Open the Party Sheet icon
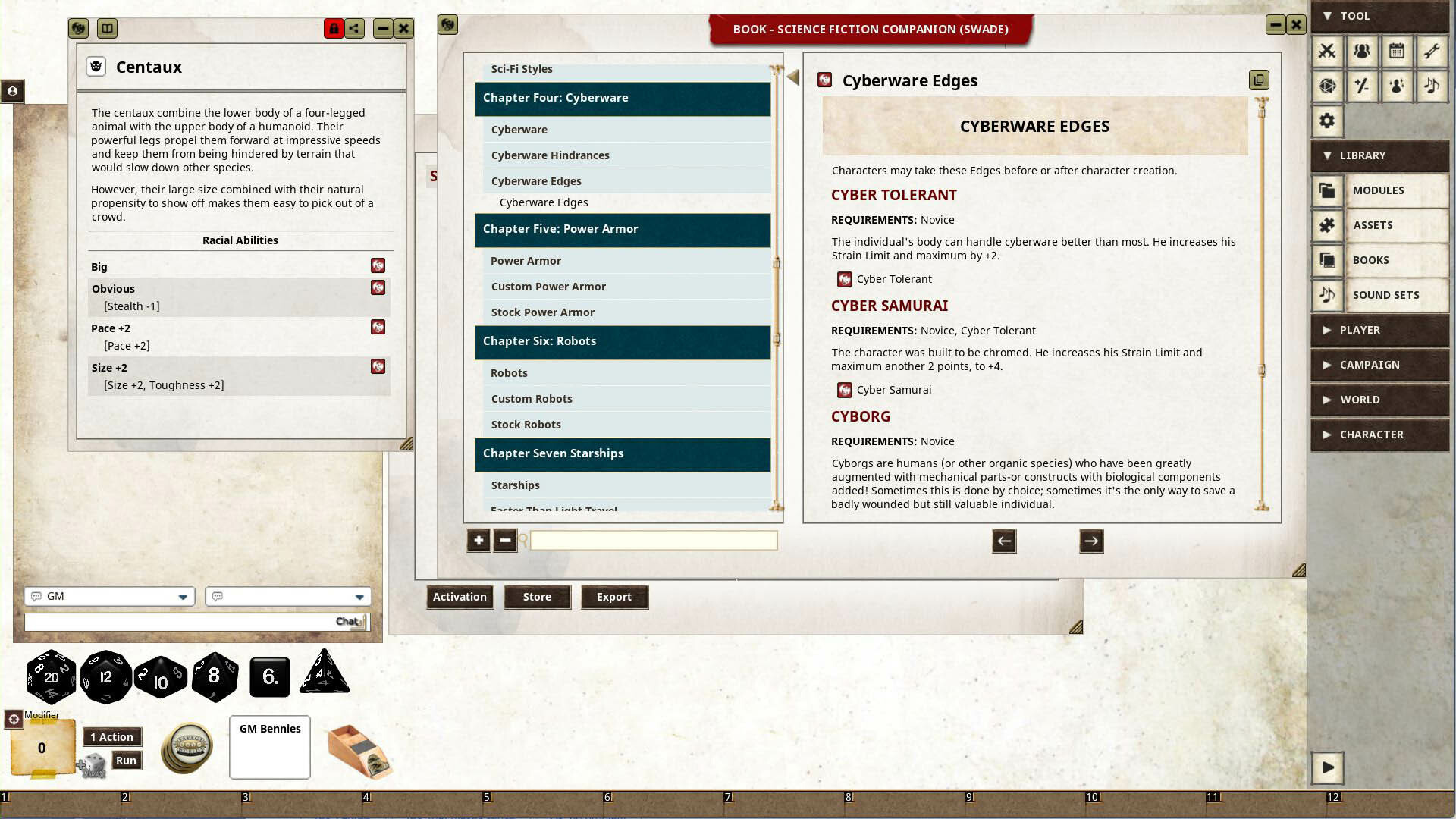1456x819 pixels. coord(1362,52)
